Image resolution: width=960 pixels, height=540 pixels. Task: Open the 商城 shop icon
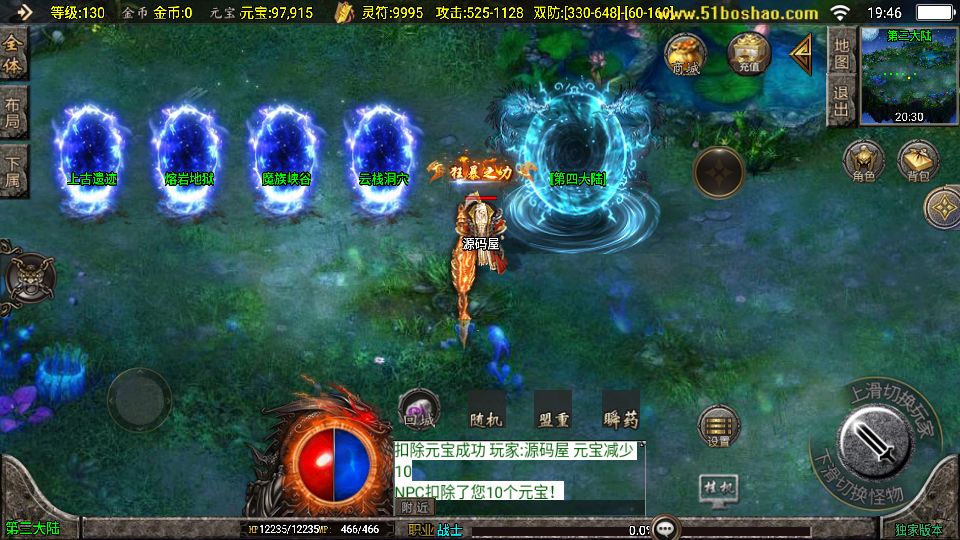[x=686, y=54]
